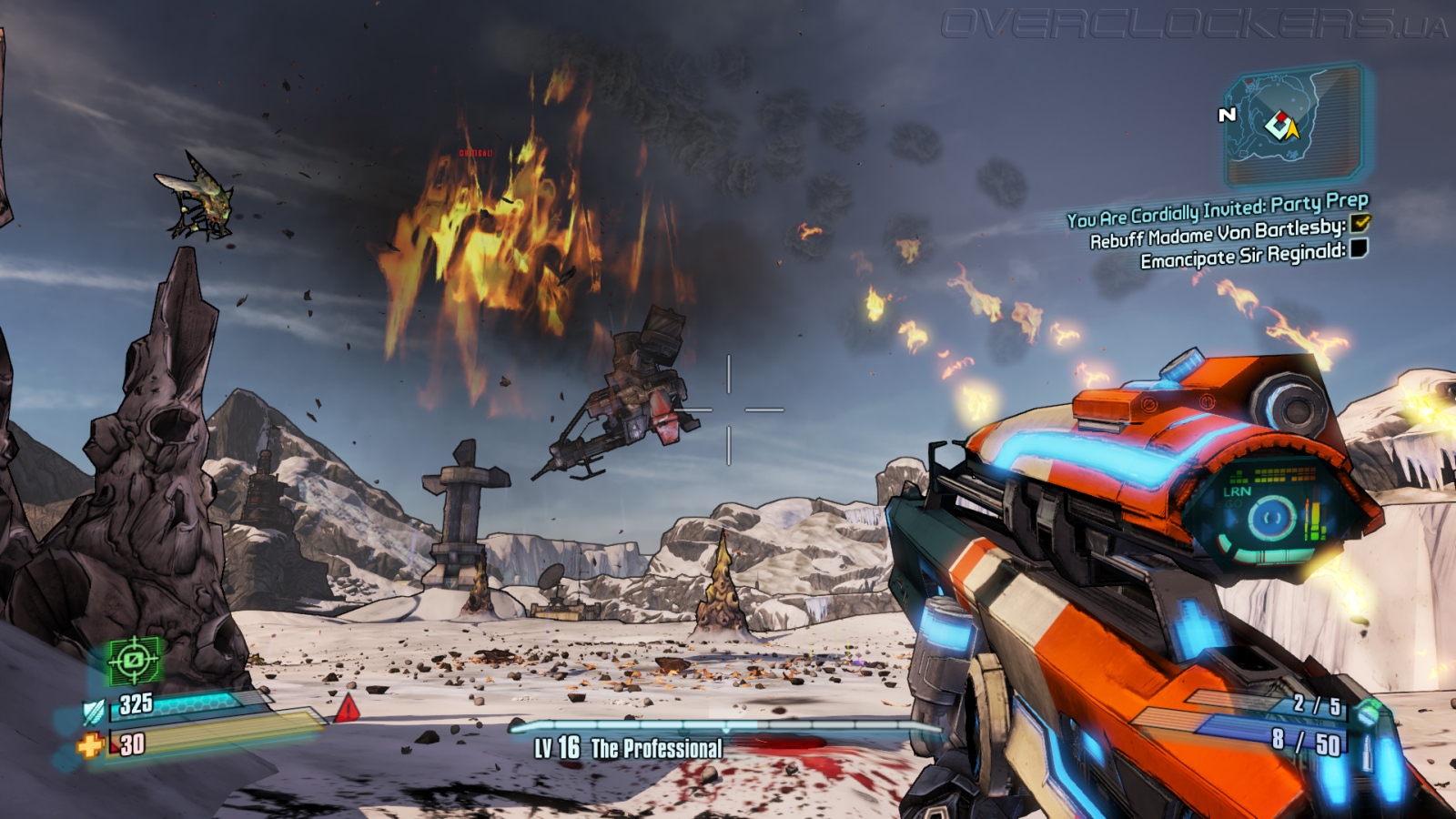
Task: Select the quest title 'You Are Cordially Invited: Party Prep'
Action: [x=1217, y=210]
